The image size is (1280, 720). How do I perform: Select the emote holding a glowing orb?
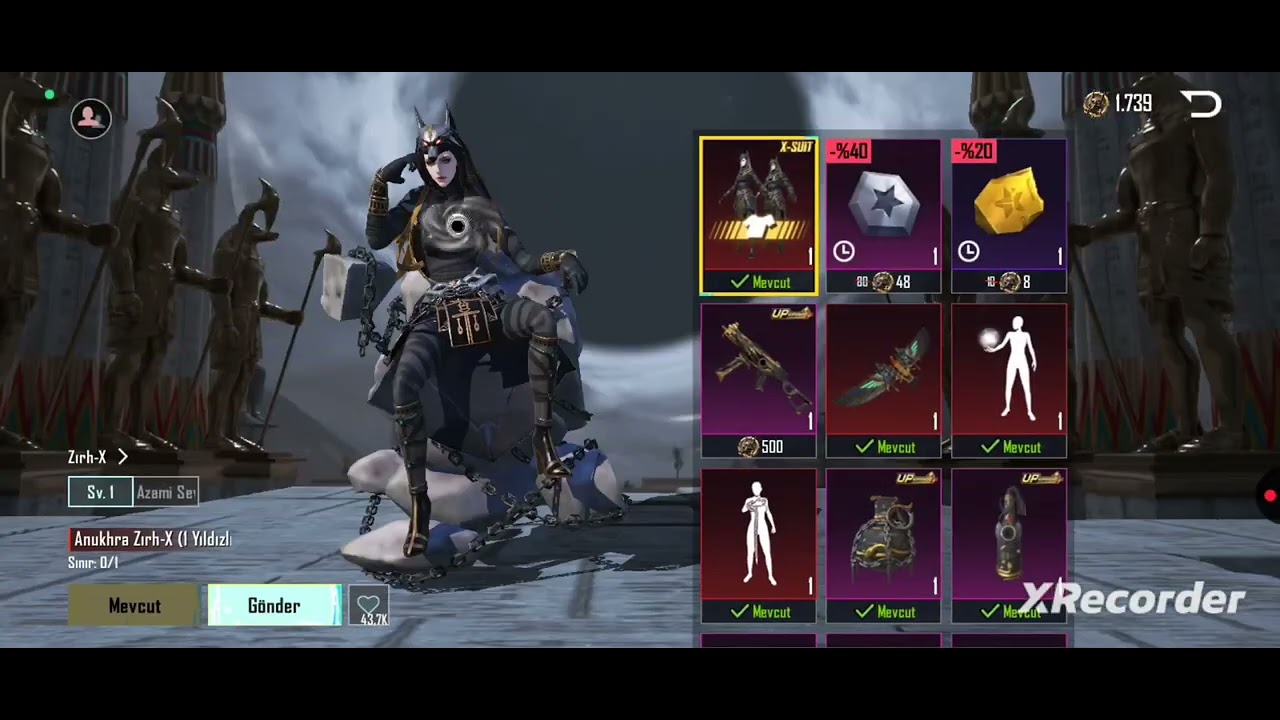coord(1008,380)
